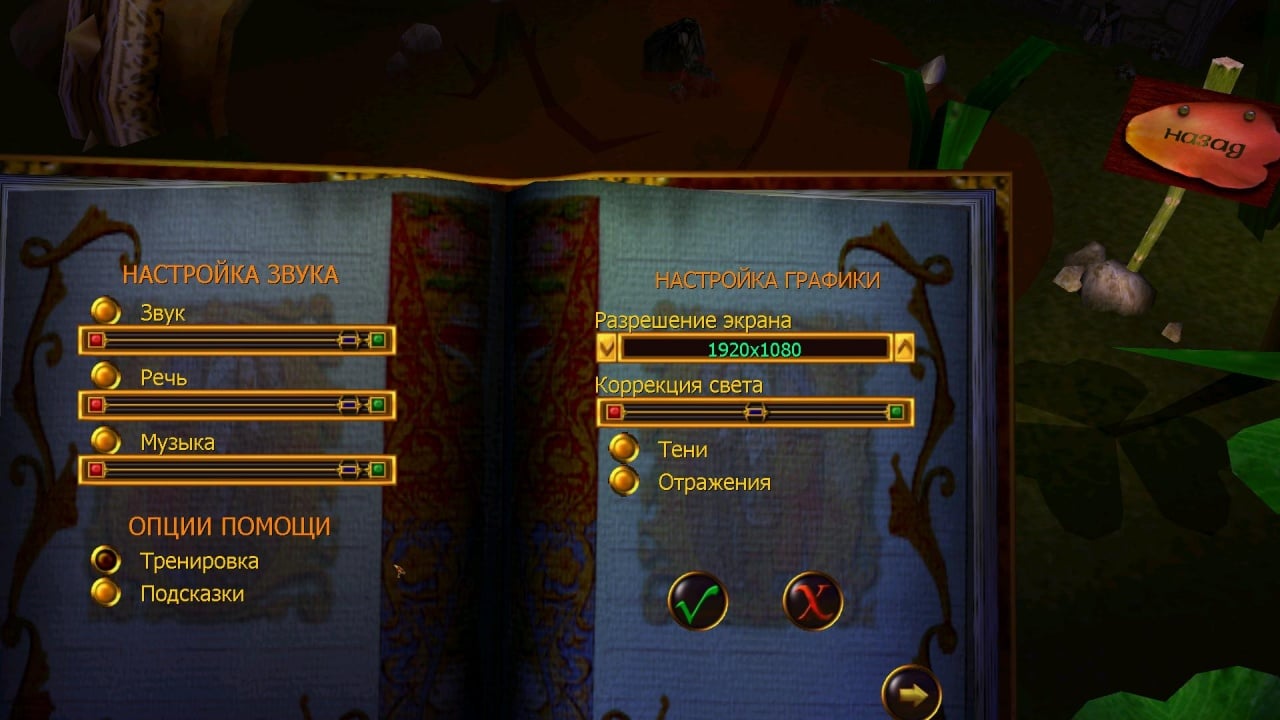Toggle the Тени shadows option

624,449
